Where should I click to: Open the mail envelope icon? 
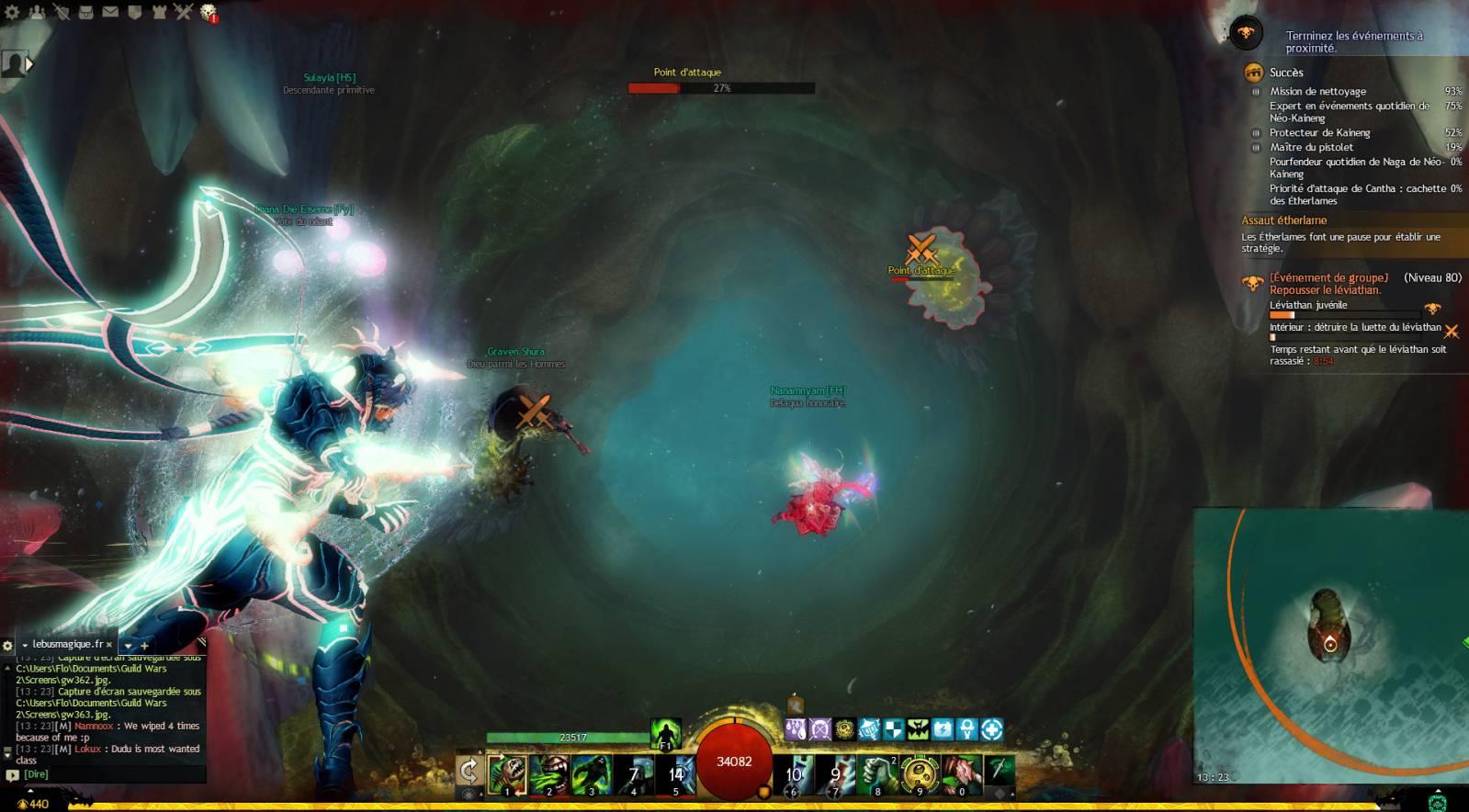[x=110, y=12]
